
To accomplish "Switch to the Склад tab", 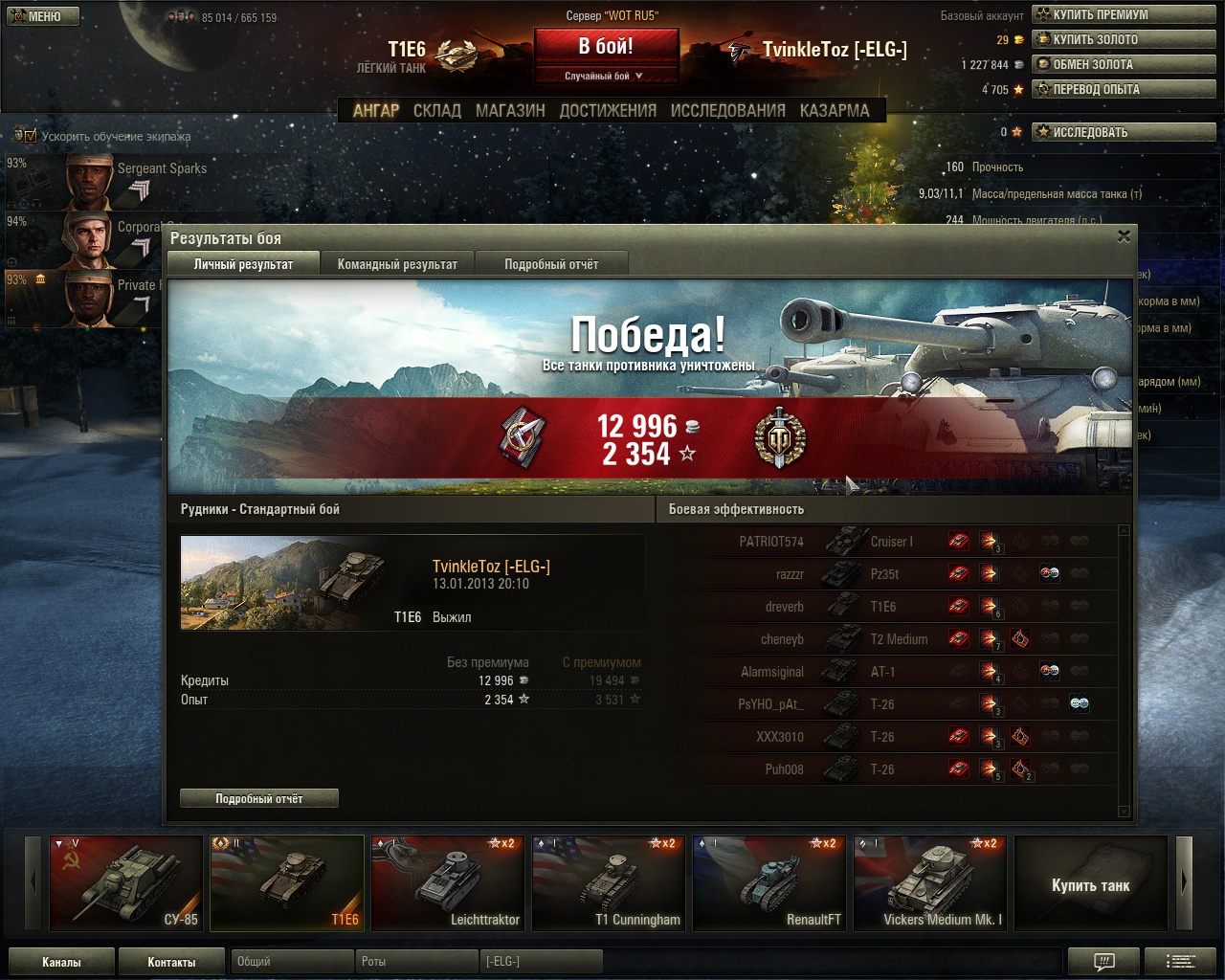I will click(437, 111).
